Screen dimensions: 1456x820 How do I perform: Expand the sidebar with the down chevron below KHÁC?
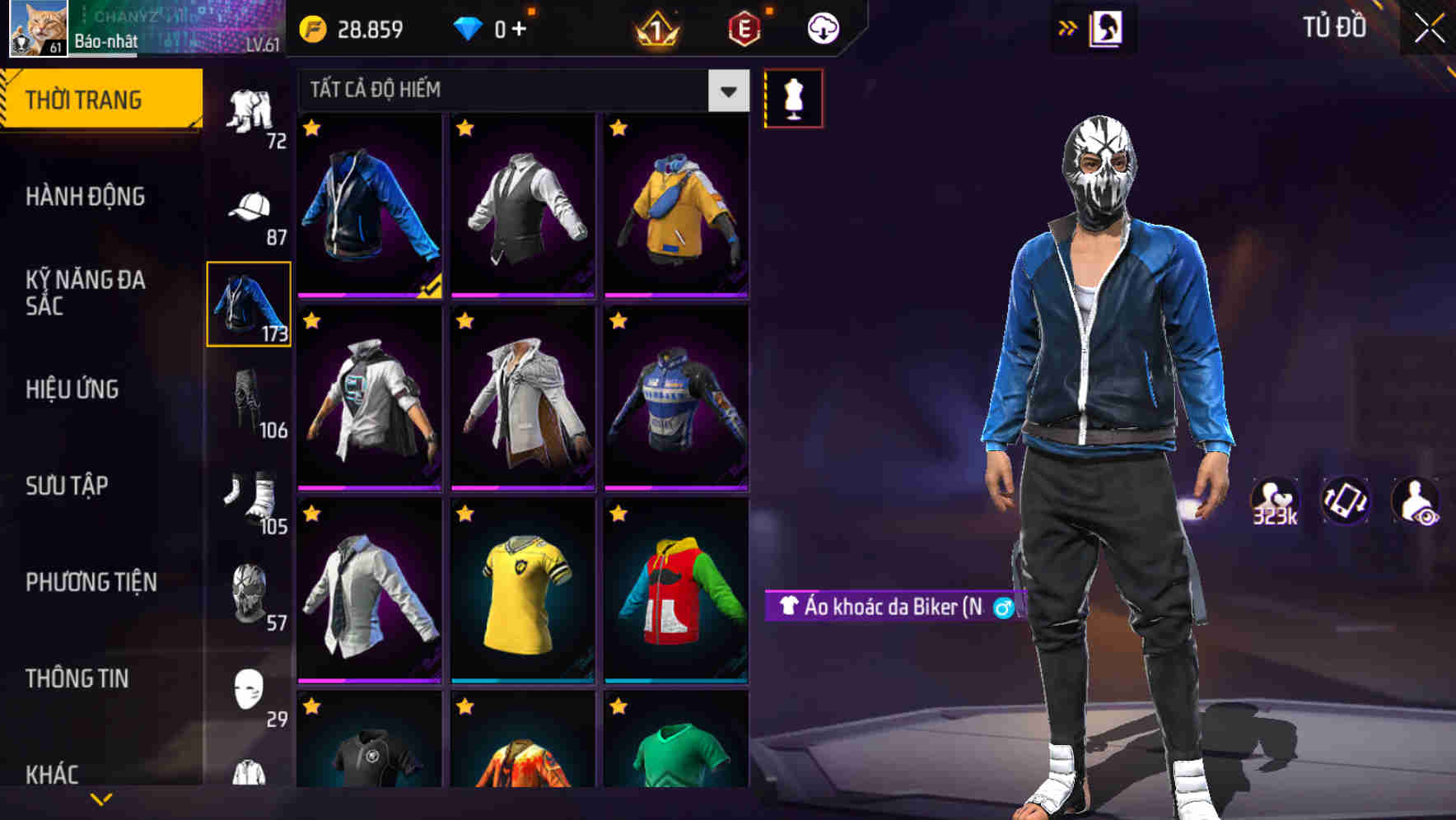coord(101,797)
